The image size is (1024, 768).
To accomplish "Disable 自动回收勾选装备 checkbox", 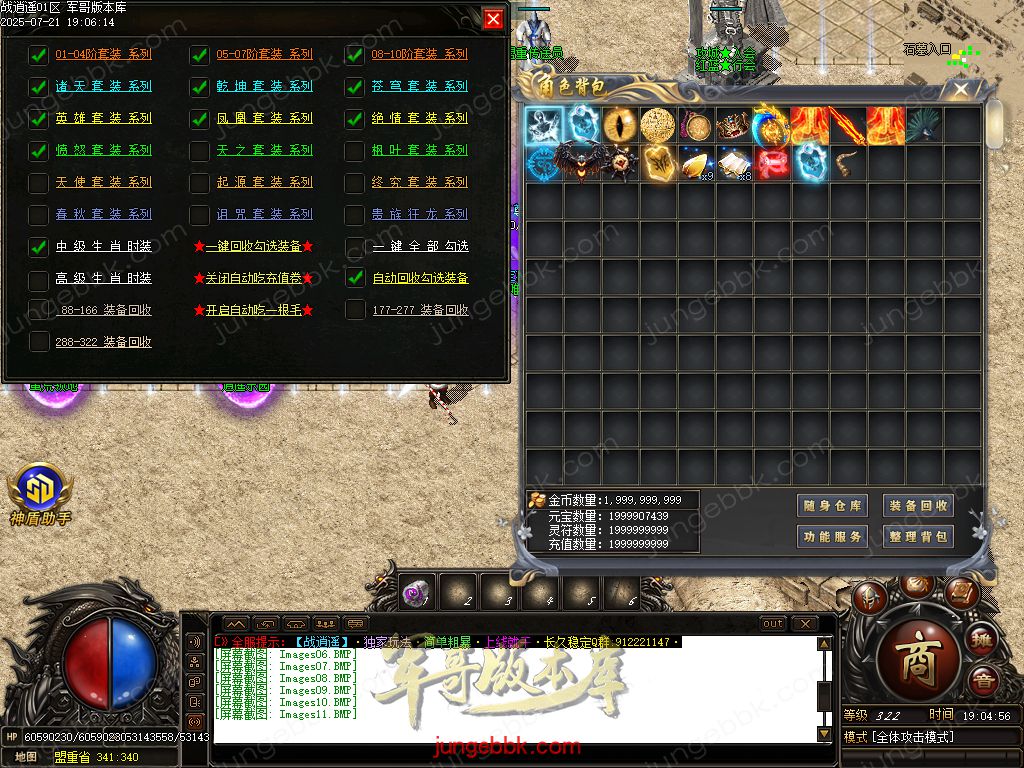I will click(x=355, y=279).
